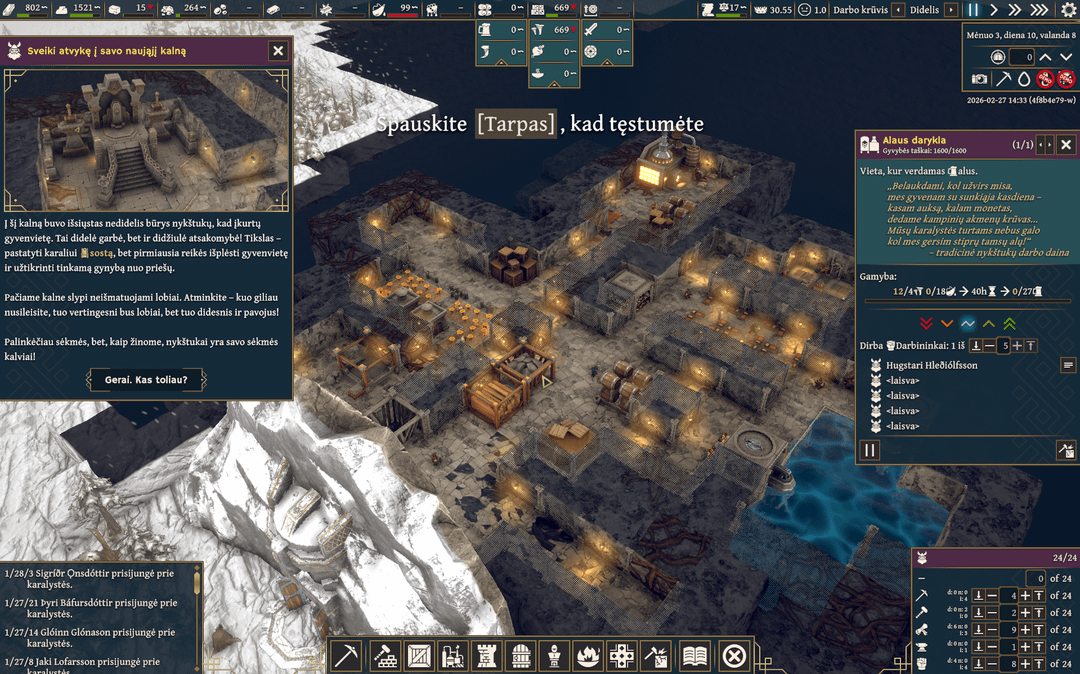The height and width of the screenshot is (674, 1080).
Task: Go up one level with the up arrow
Action: [1047, 57]
